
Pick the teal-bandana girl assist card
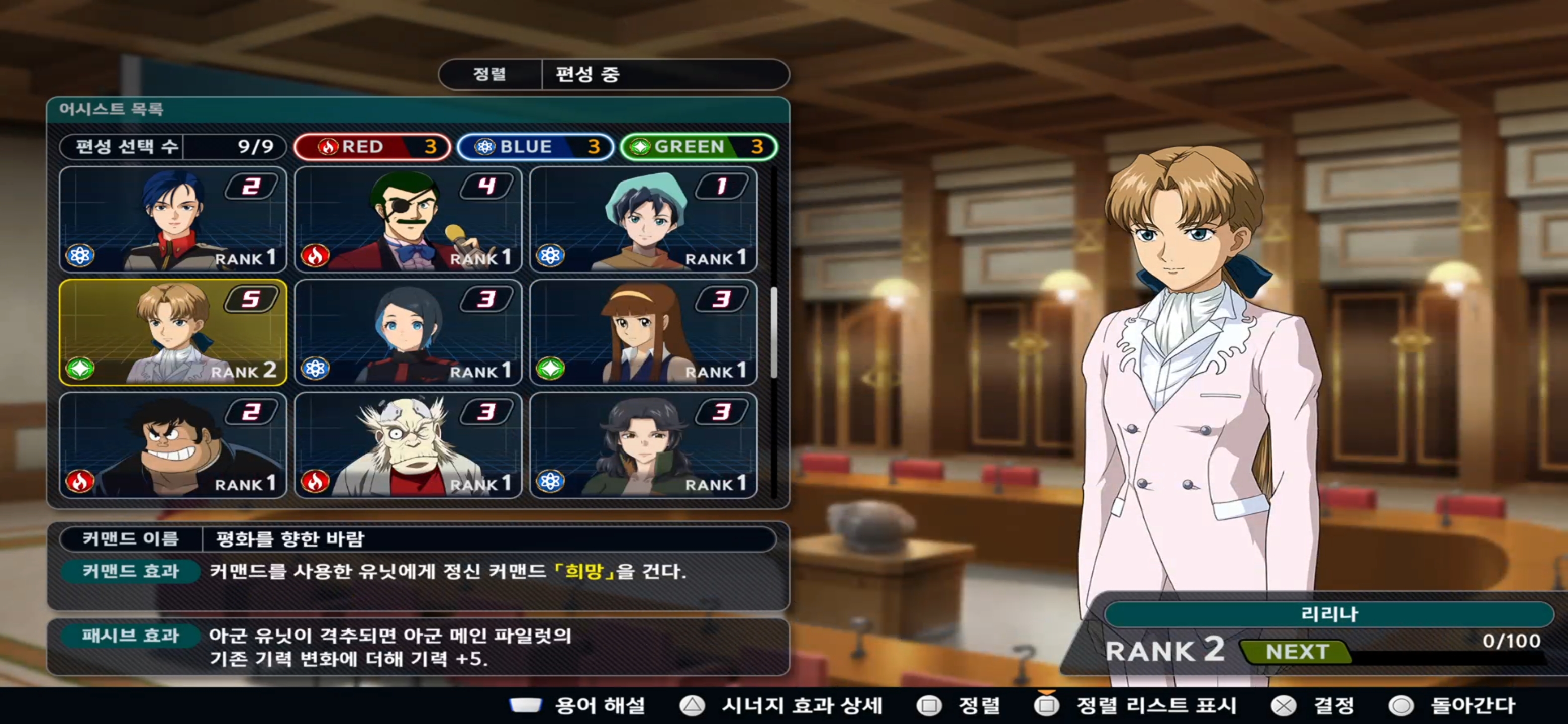click(x=643, y=219)
